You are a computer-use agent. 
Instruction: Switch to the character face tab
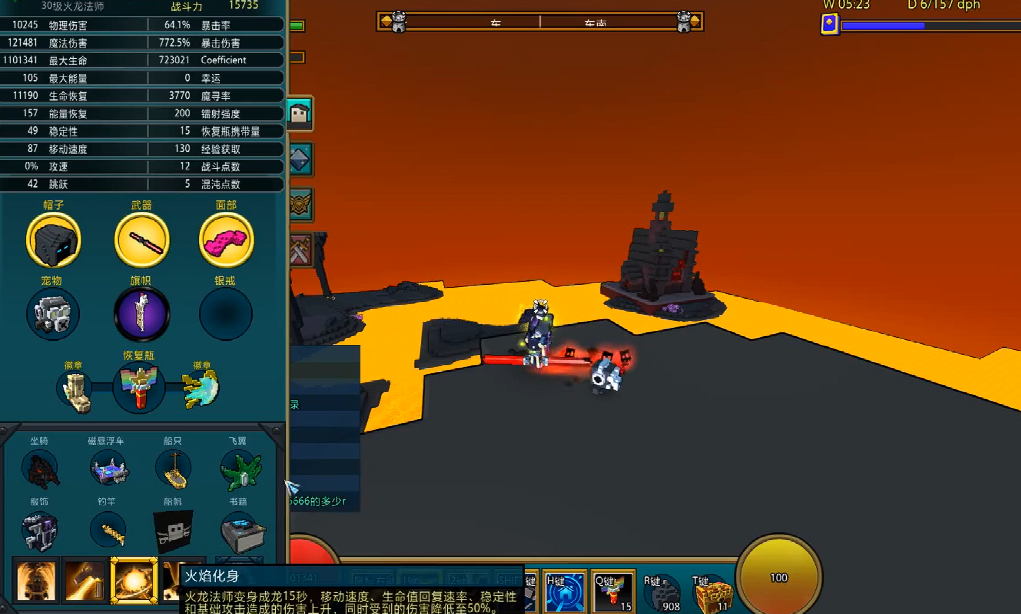tap(299, 114)
